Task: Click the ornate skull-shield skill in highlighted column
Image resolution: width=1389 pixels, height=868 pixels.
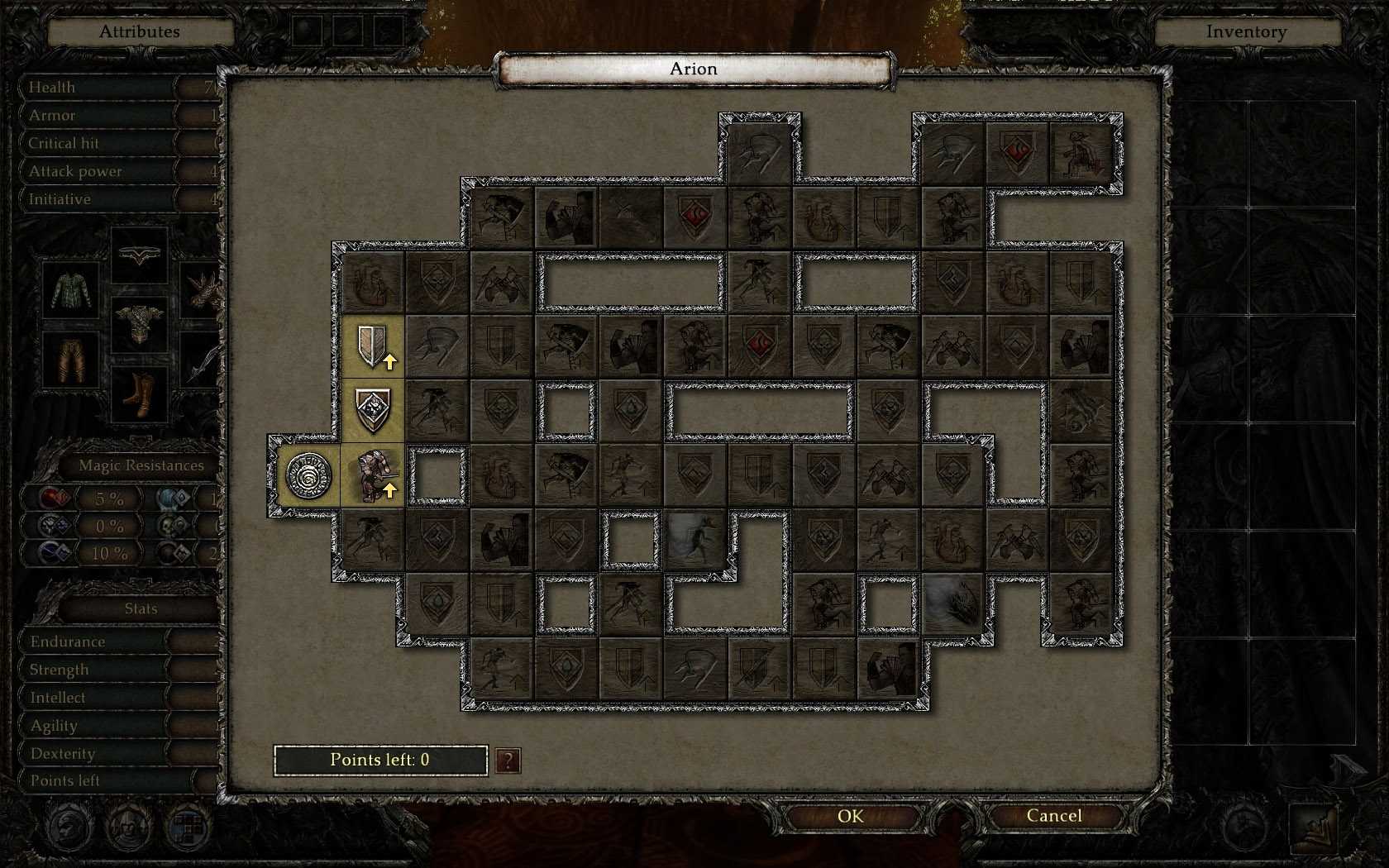Action: pos(373,408)
